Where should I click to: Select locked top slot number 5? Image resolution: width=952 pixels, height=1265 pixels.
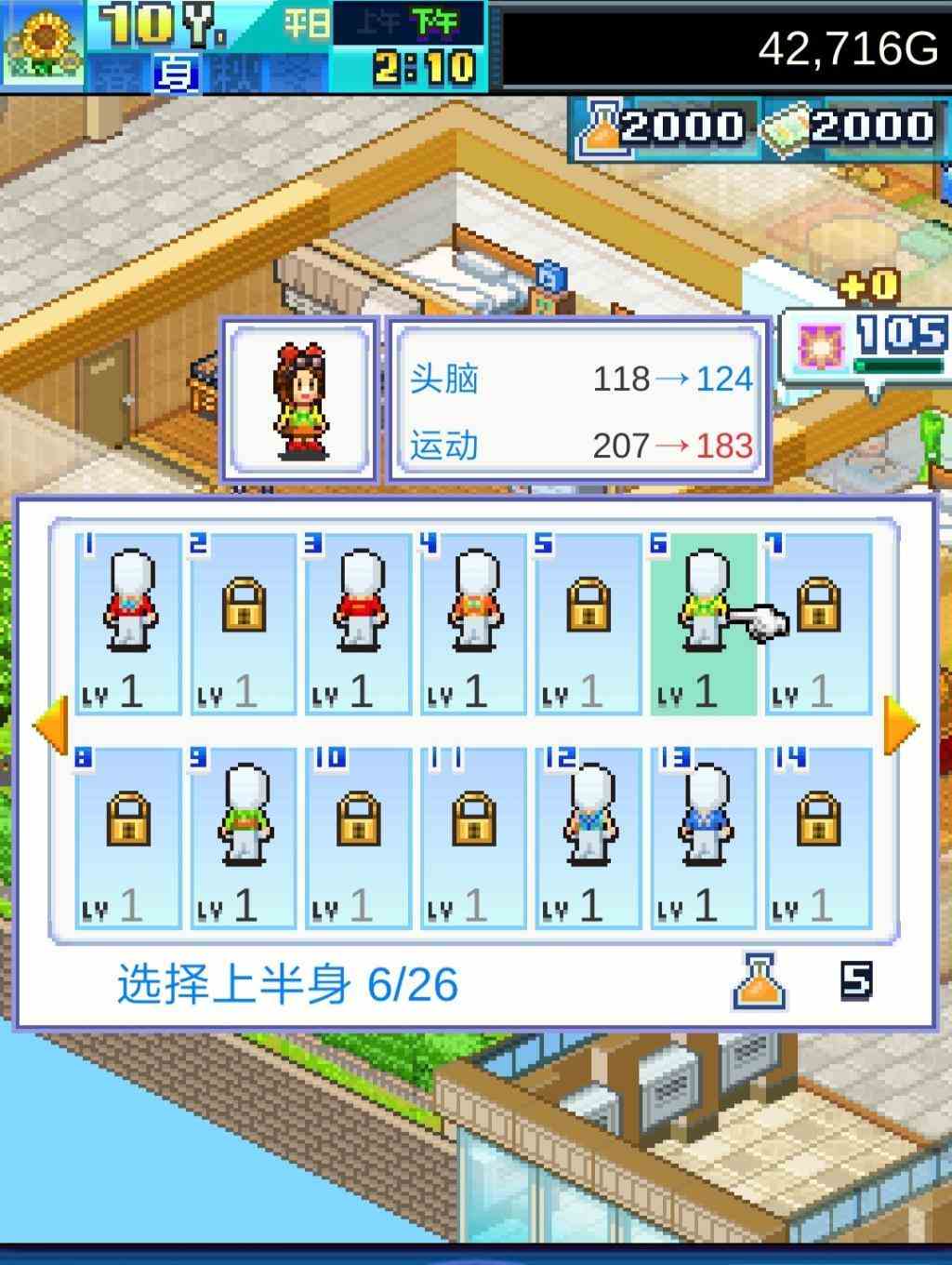588,623
